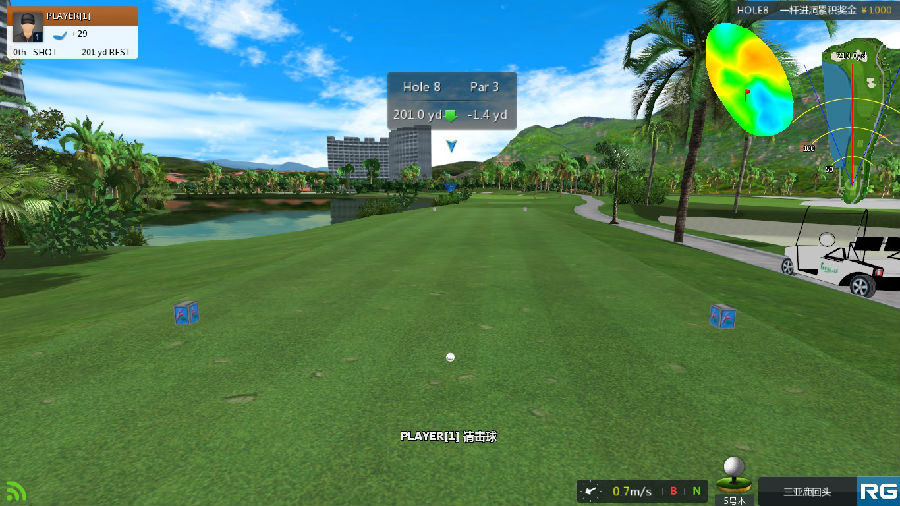Toggle the red B indicator
This screenshot has height=506, width=900.
pyautogui.click(x=674, y=491)
